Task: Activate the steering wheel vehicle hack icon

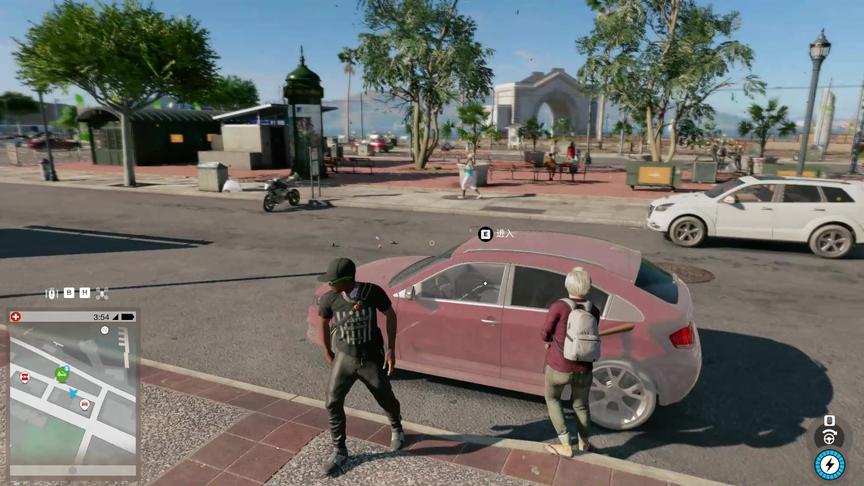Action: [x=828, y=436]
